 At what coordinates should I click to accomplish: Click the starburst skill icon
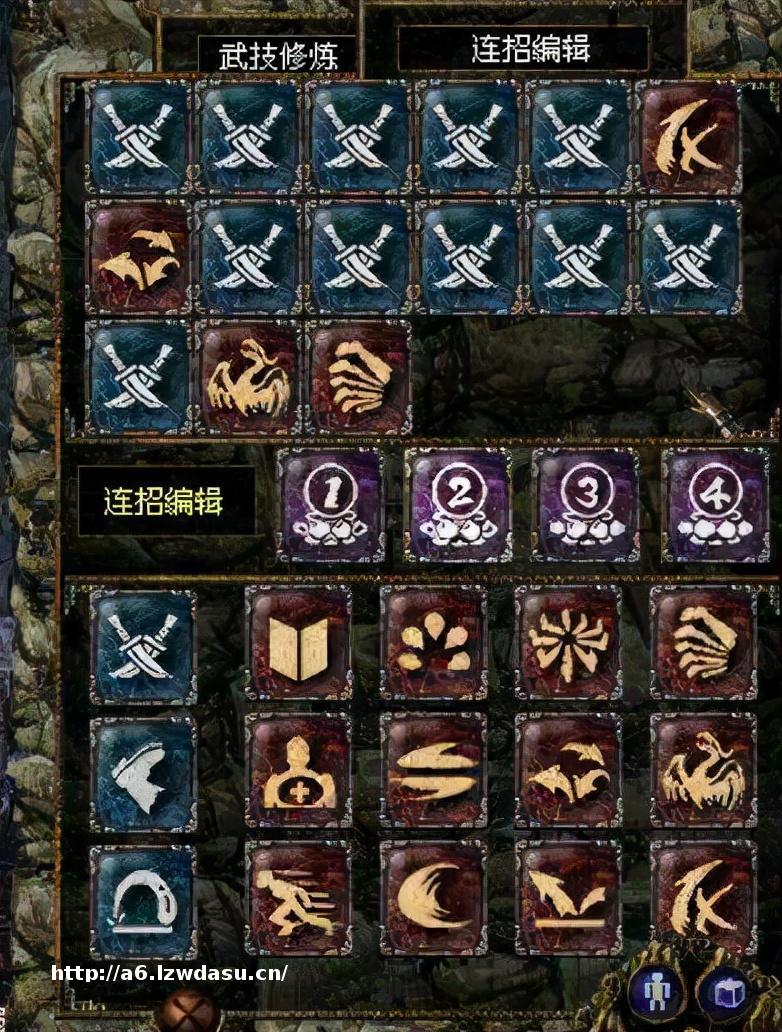coord(568,642)
